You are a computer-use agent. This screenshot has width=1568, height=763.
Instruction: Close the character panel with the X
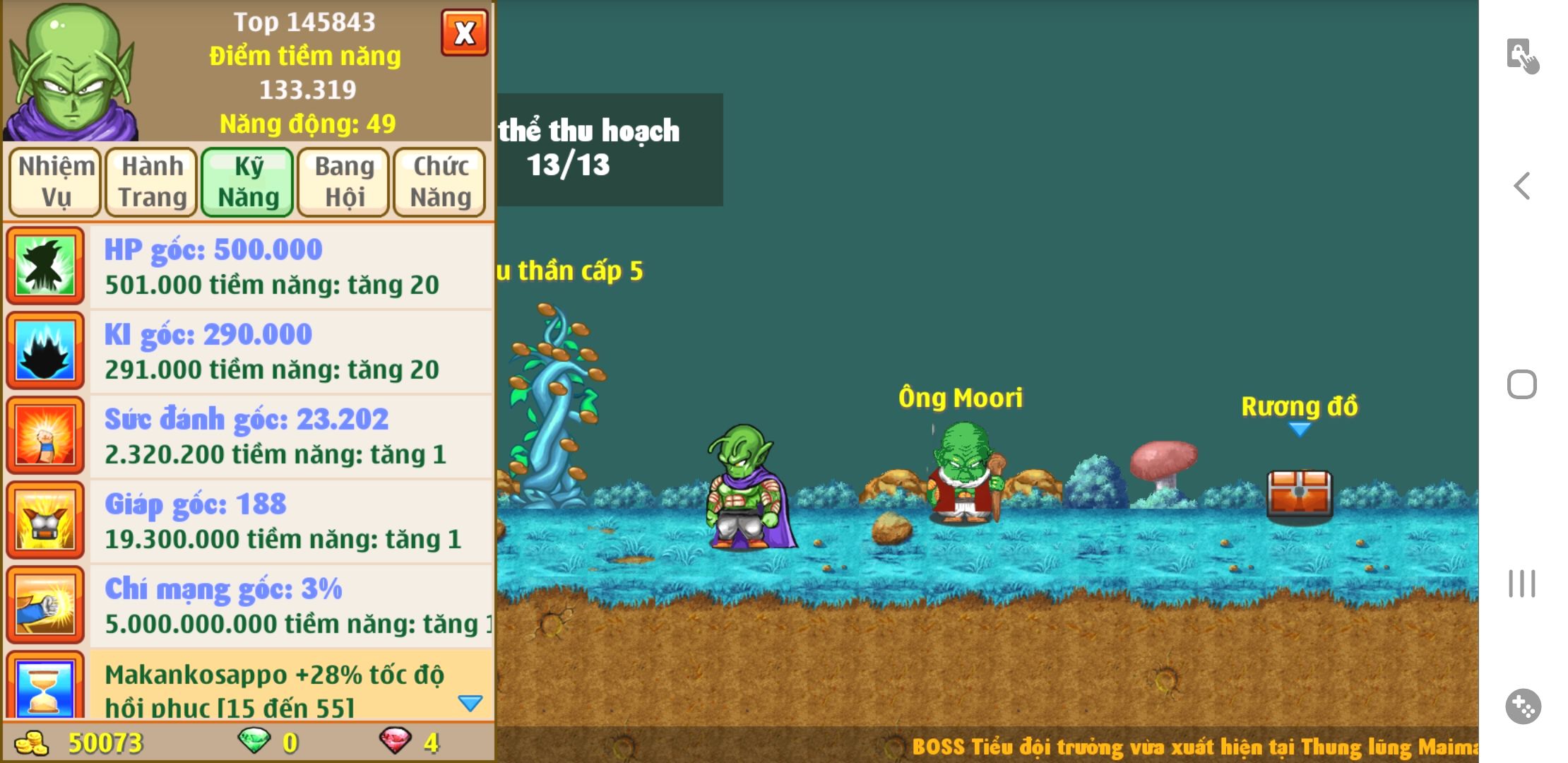coord(464,32)
